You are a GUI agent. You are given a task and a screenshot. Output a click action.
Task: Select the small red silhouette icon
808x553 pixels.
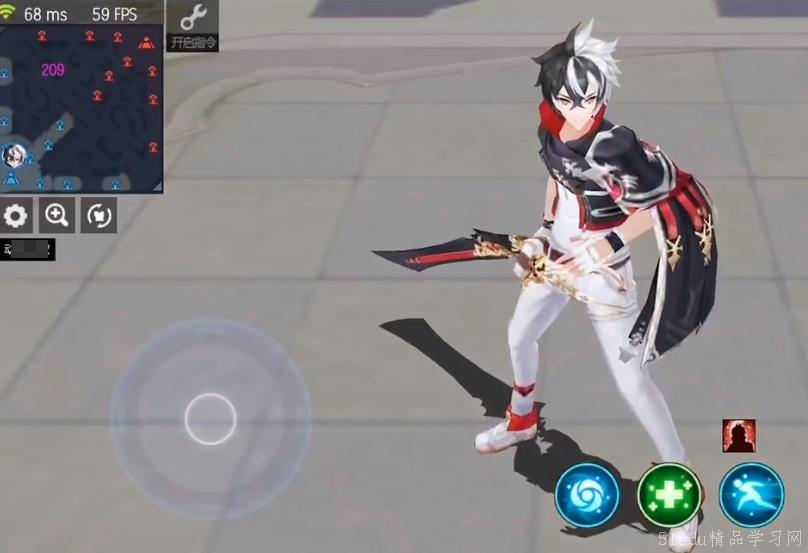(739, 435)
